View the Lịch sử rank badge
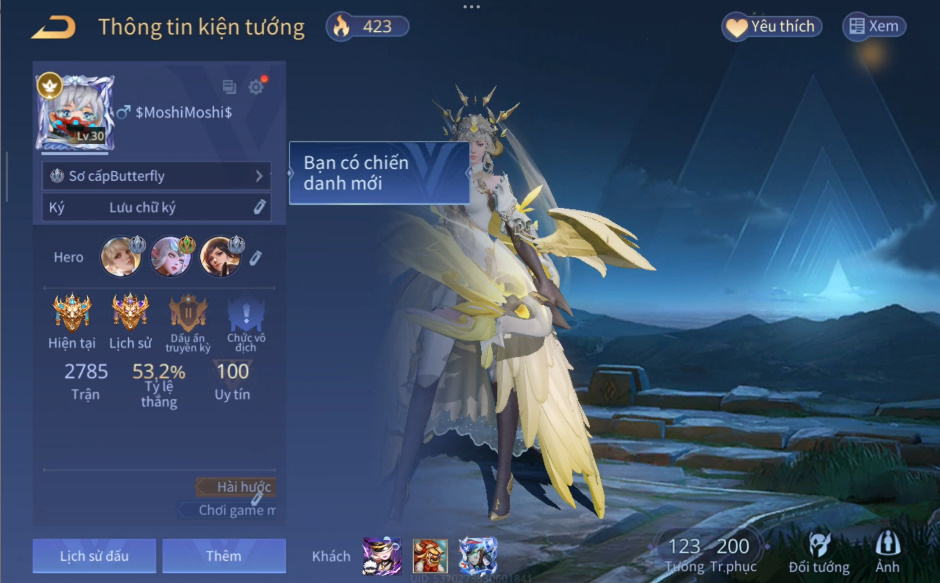This screenshot has width=940, height=583. click(x=130, y=312)
